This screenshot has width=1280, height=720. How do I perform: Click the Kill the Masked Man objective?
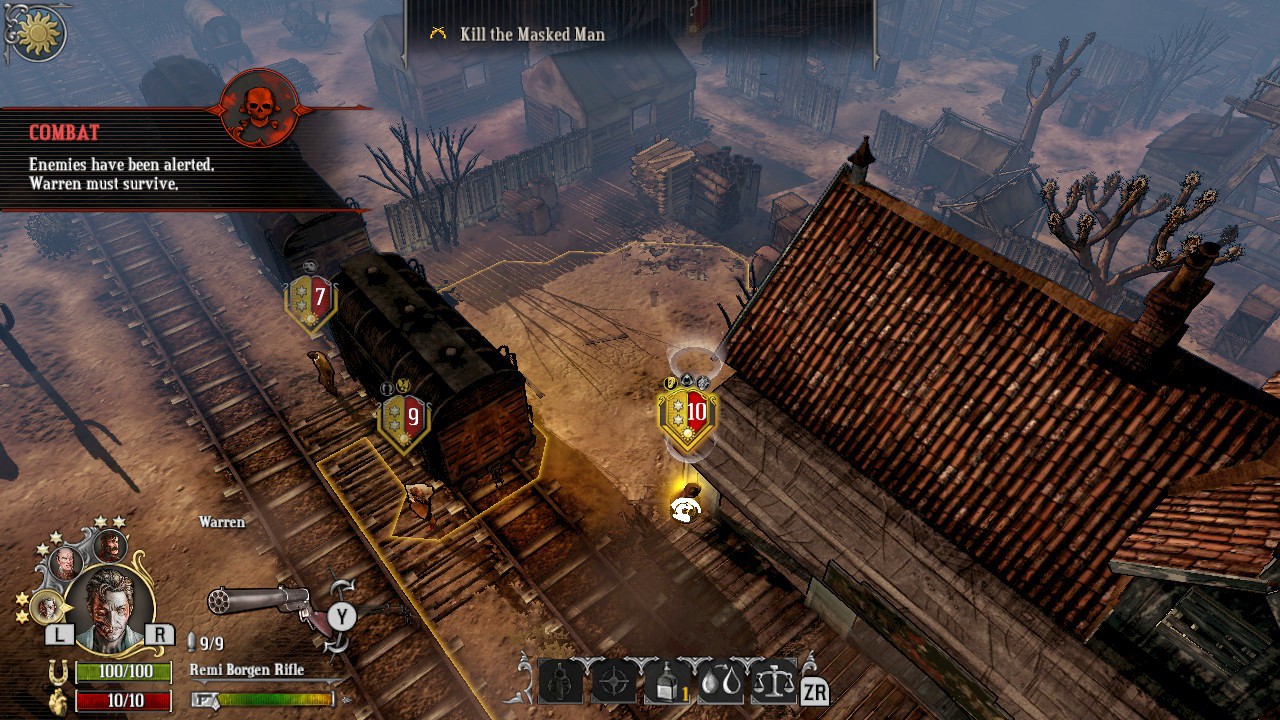point(530,33)
